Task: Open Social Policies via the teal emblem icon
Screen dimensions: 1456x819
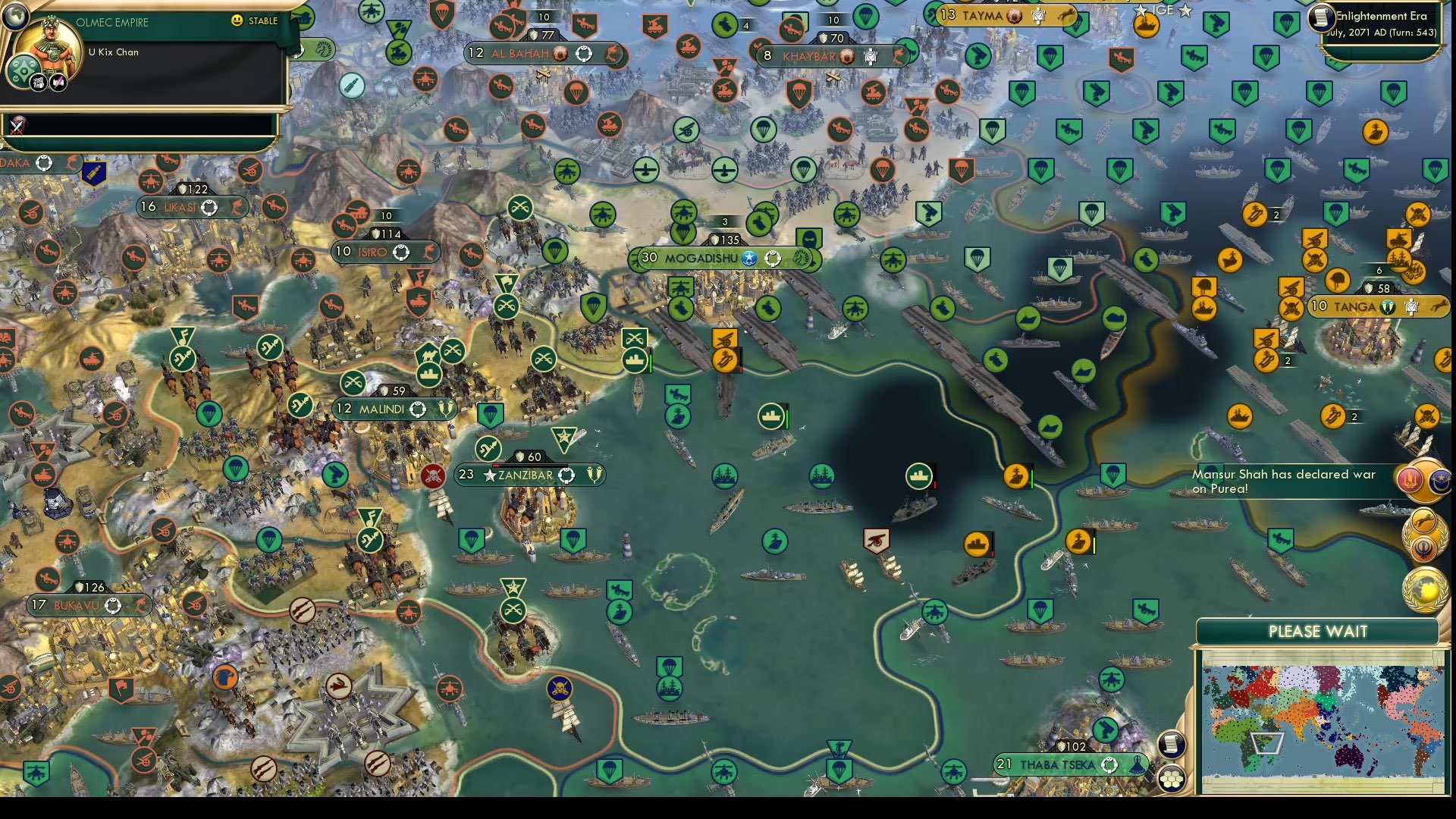Action: [x=23, y=69]
